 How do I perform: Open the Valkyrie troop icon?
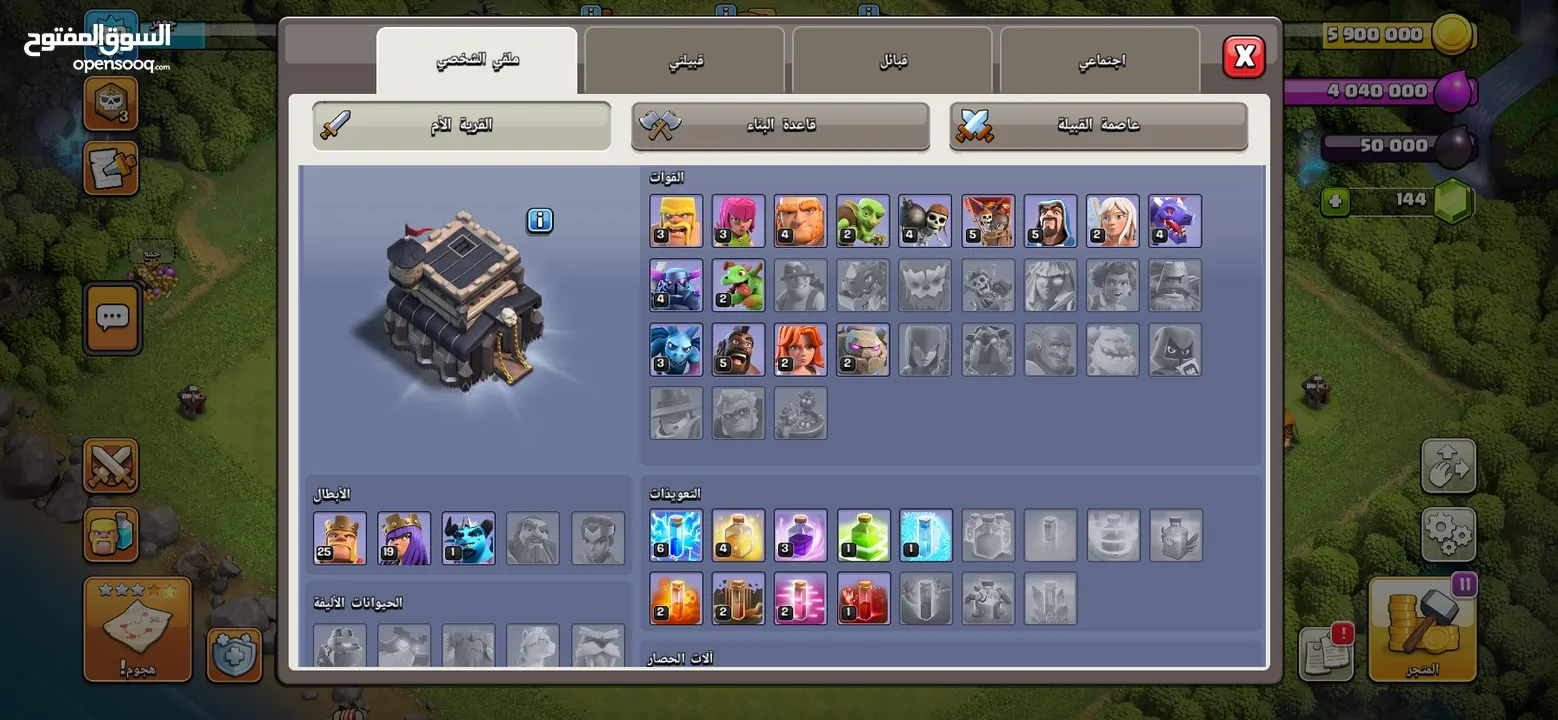(x=800, y=350)
